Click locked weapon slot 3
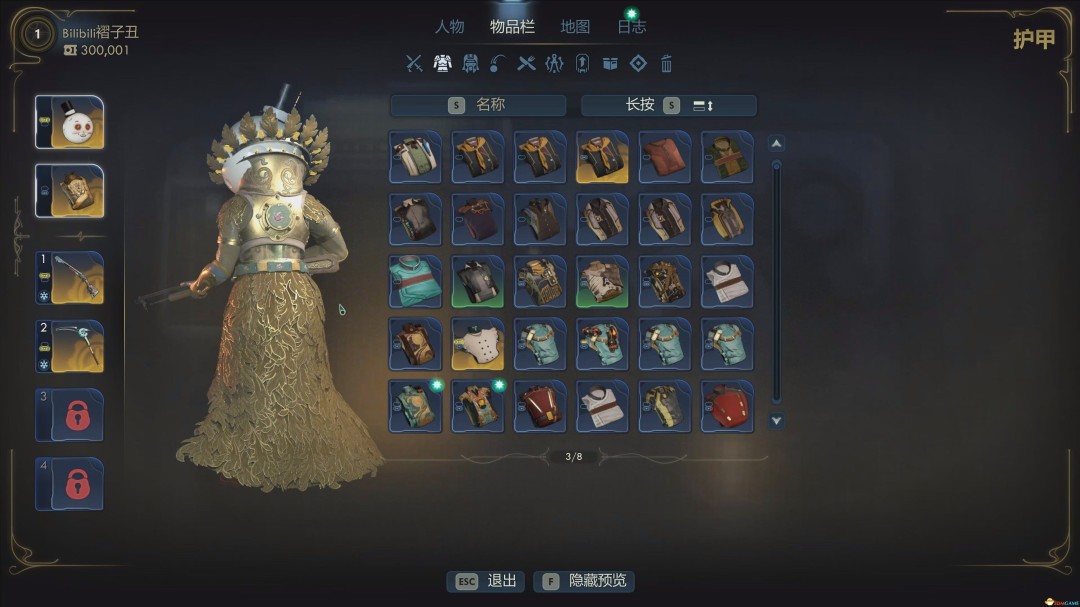1080x607 pixels. coord(69,415)
